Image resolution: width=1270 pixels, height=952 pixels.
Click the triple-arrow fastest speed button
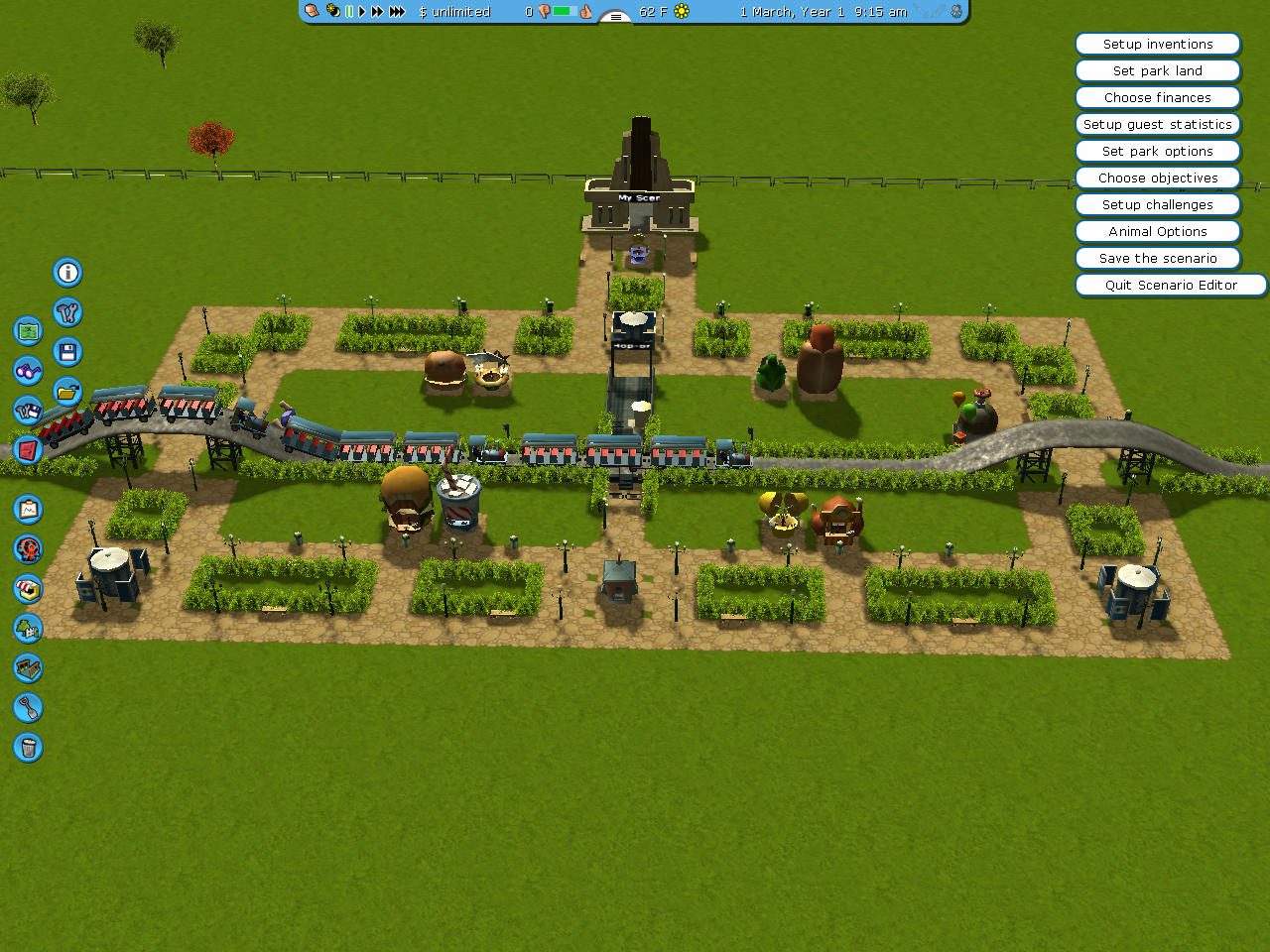(x=397, y=12)
